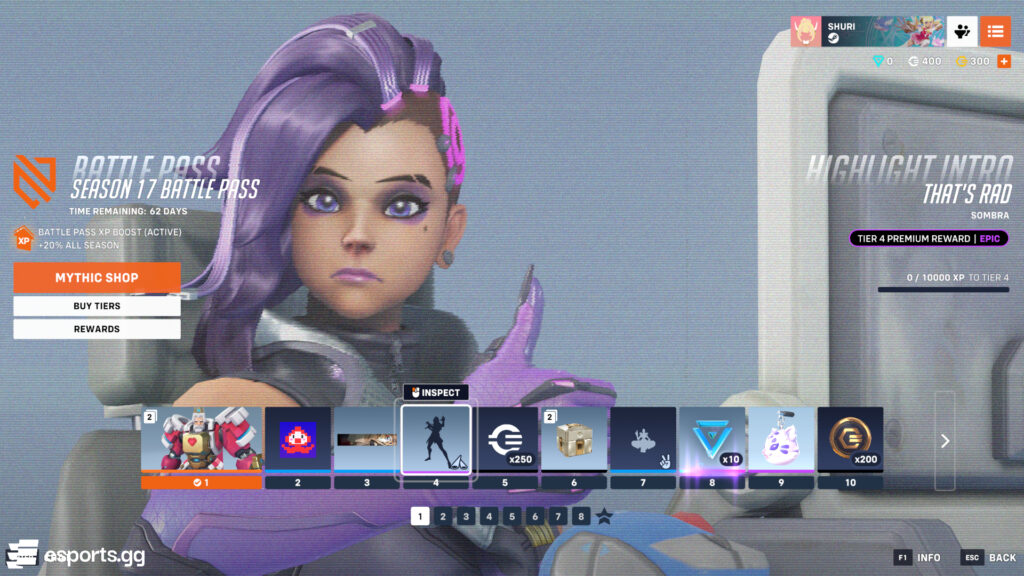Screen dimensions: 1024x576
Task: Select the tier 10 x200 gold coins reward
Action: [850, 440]
